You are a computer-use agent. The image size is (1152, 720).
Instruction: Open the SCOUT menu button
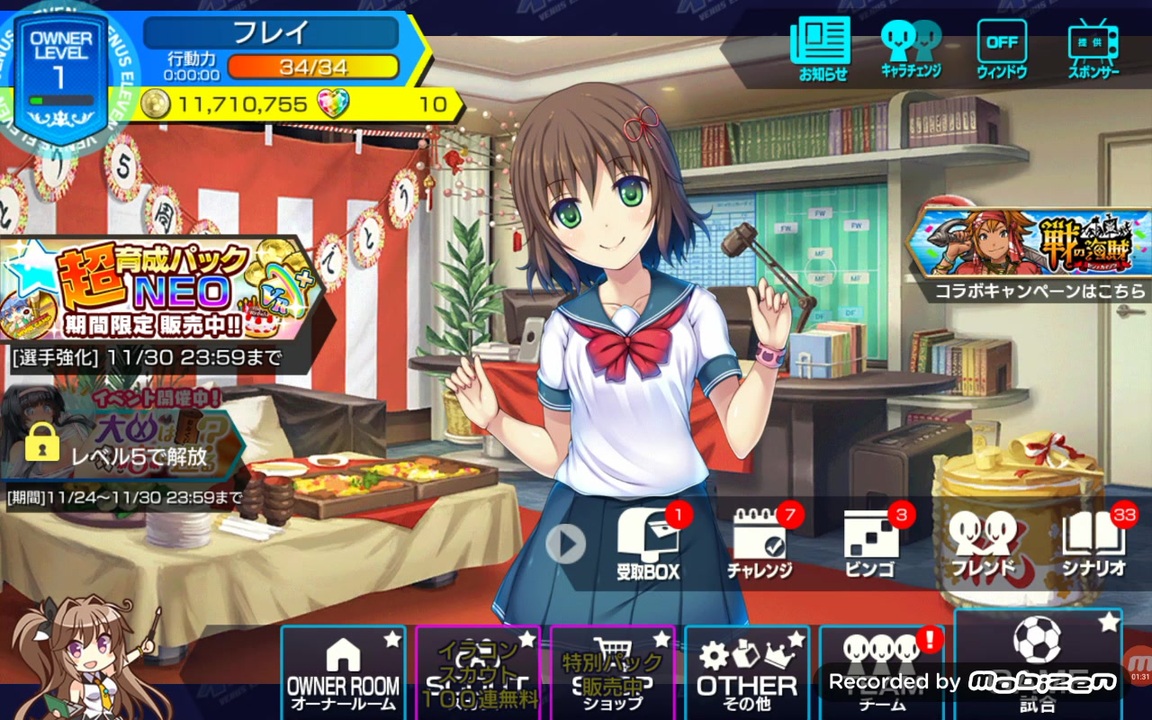(479, 672)
